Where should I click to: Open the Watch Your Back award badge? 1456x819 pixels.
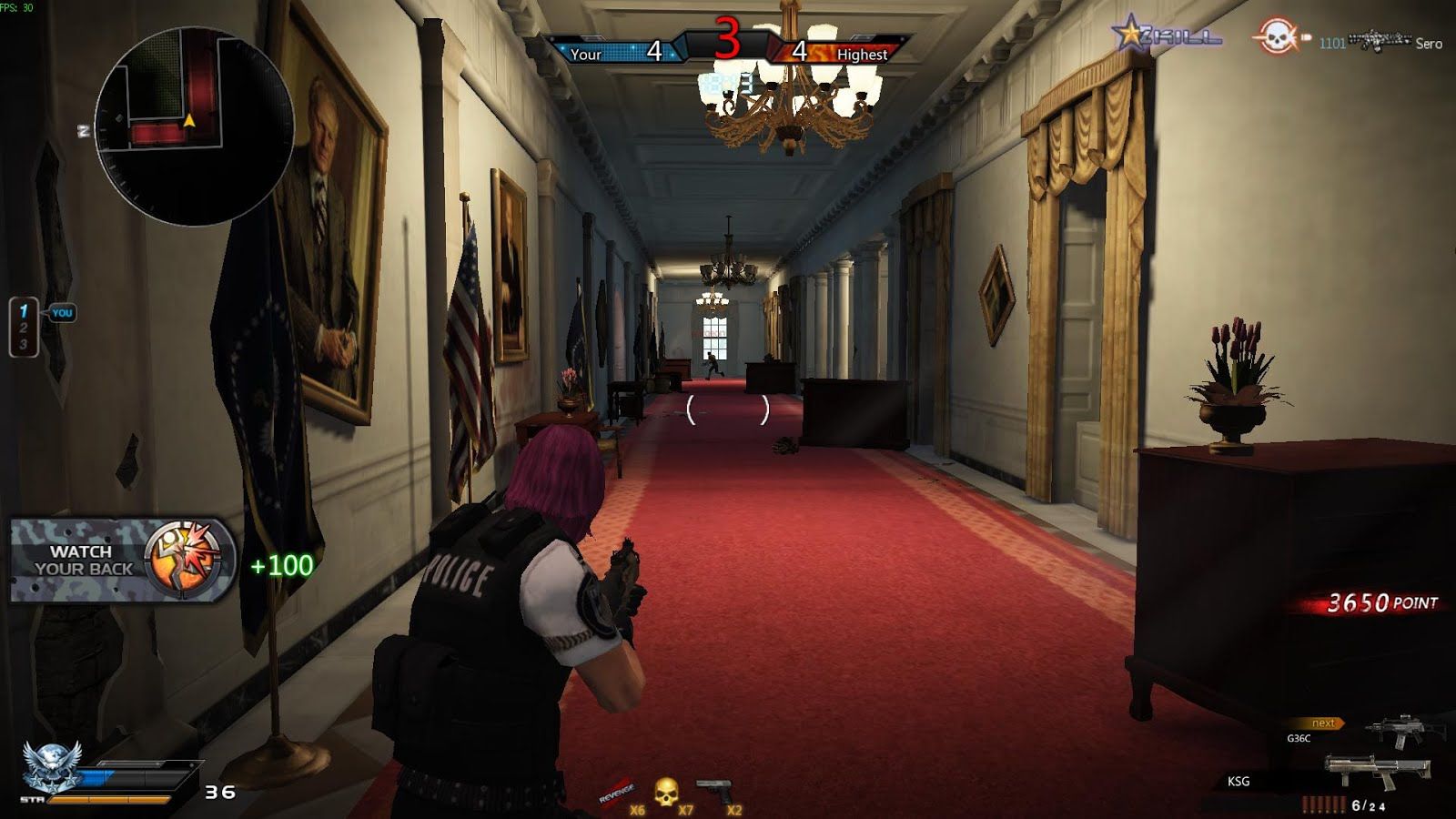[123, 560]
